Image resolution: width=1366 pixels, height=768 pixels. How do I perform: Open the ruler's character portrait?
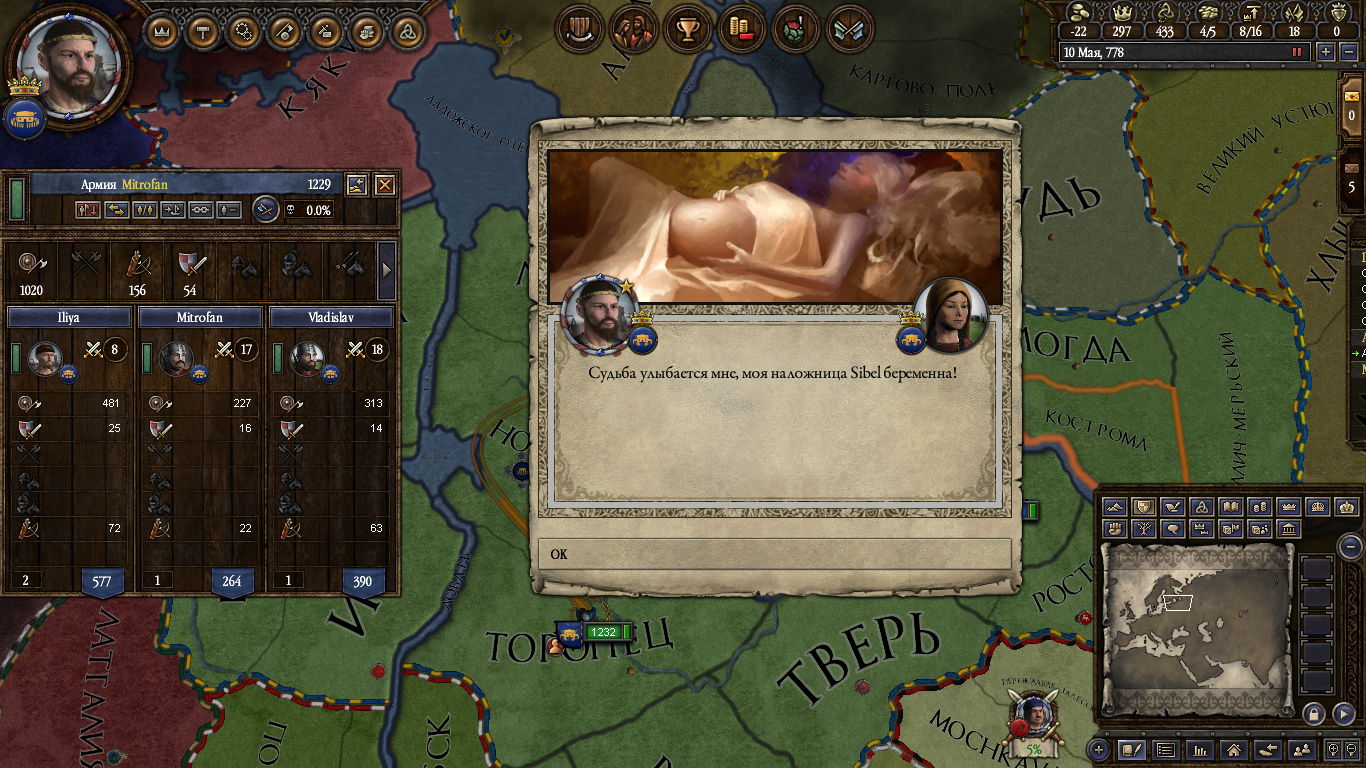click(67, 68)
